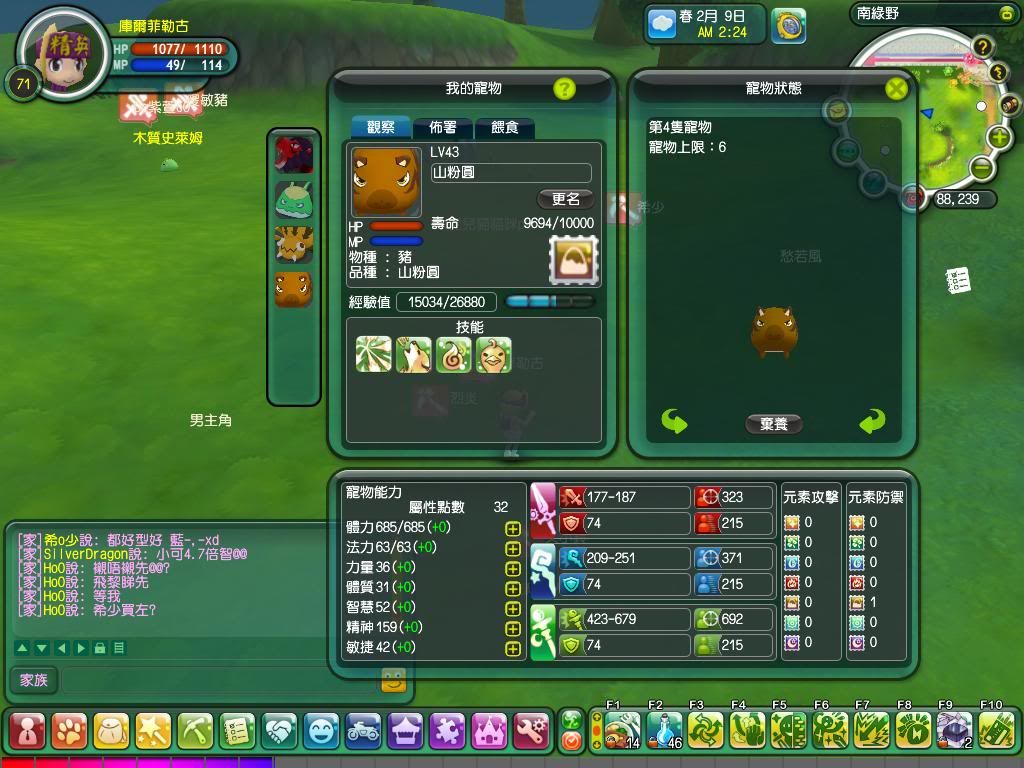Select the green slime pet thumbnail
1024x768 pixels.
(294, 200)
